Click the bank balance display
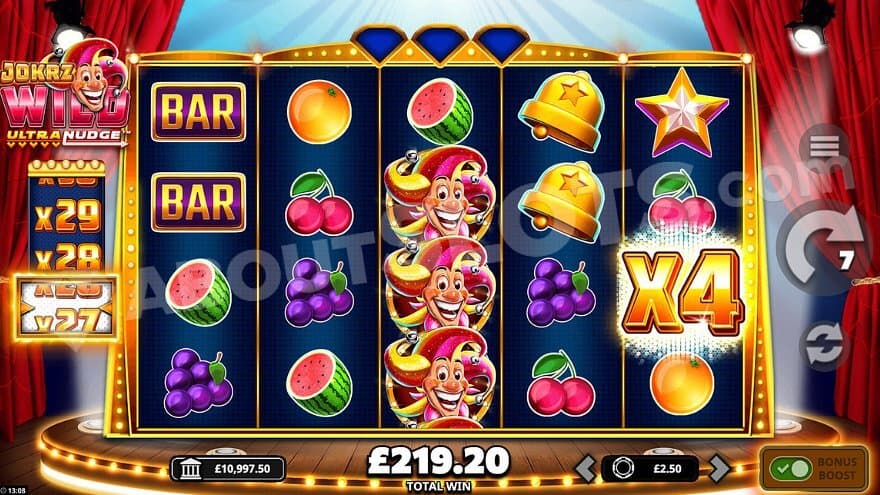The width and height of the screenshot is (880, 495). tap(228, 468)
